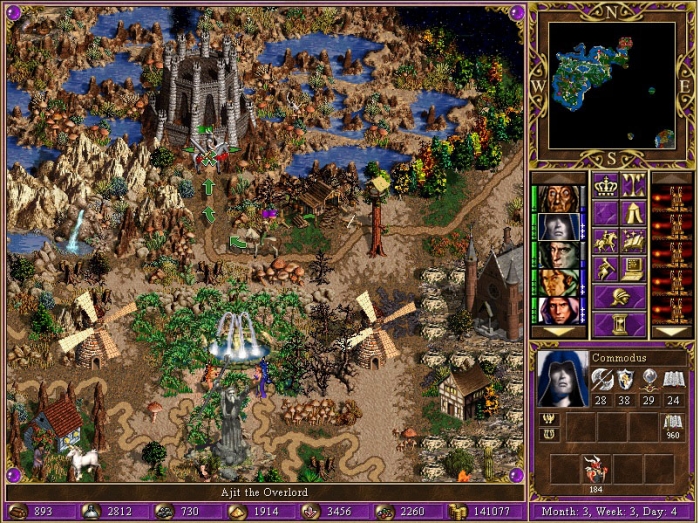This screenshot has height=523, width=700.
Task: Click the tent sleep/wake hero button
Action: (x=633, y=212)
